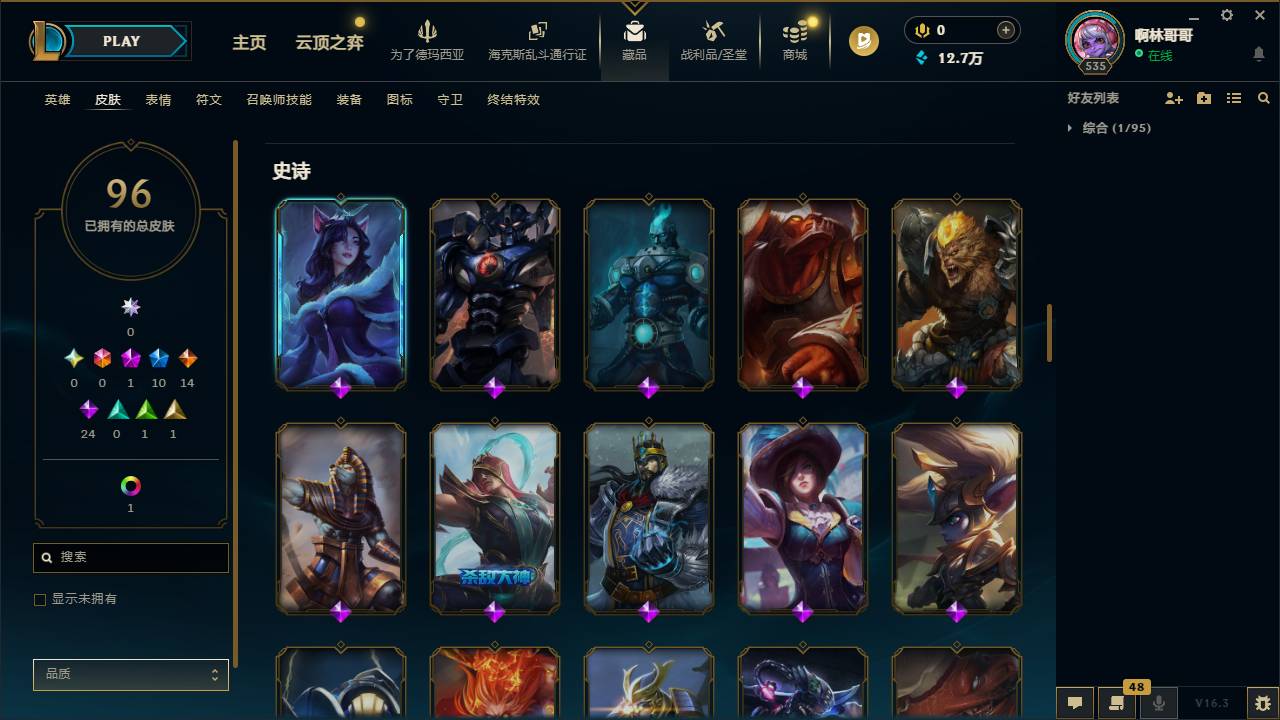
Task: Open the 品质 quality dropdown
Action: (130, 674)
